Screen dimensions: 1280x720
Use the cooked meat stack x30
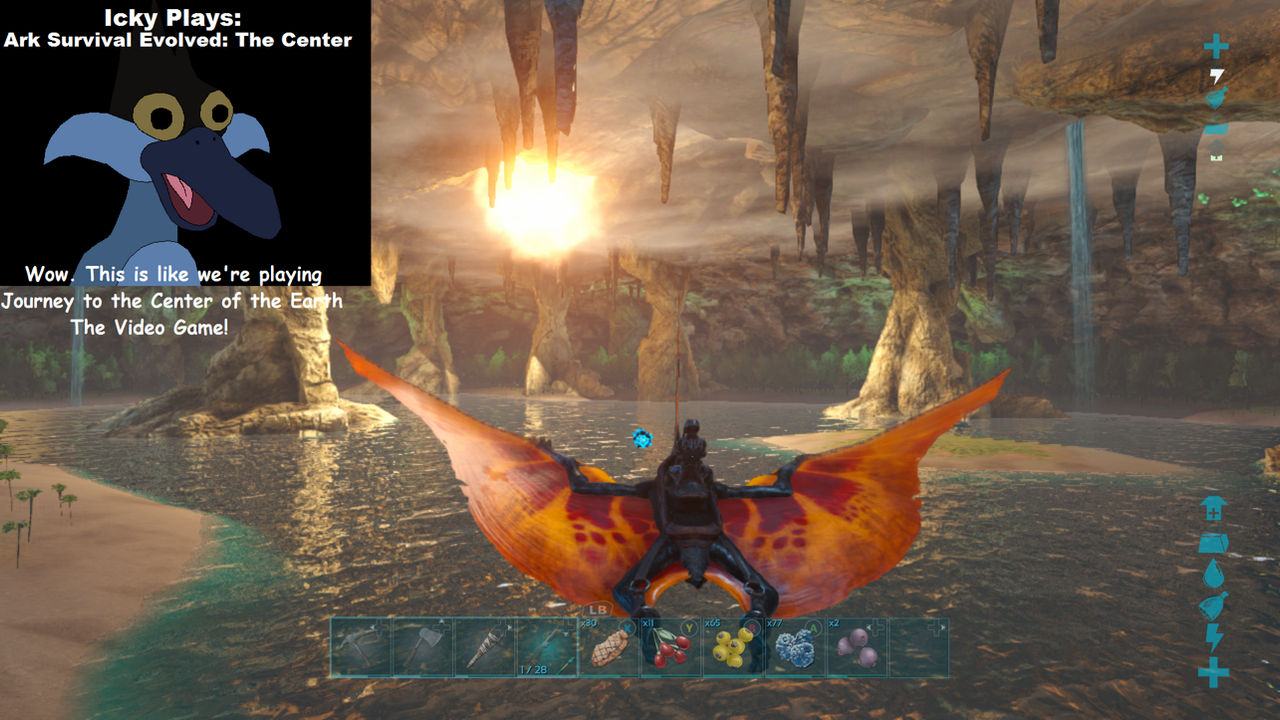609,647
